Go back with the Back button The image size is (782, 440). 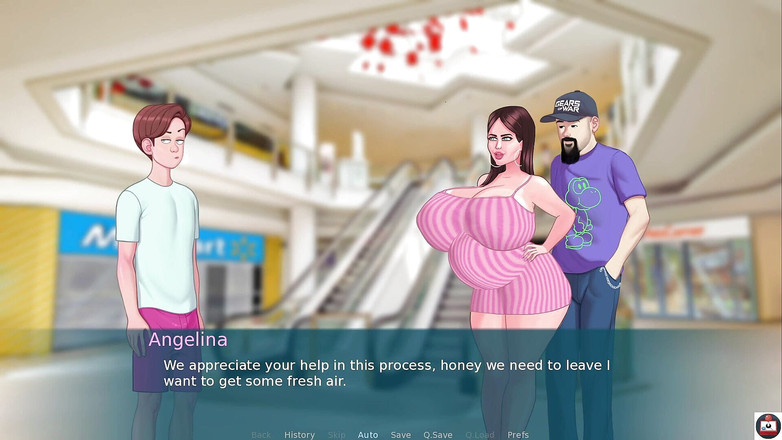(x=261, y=435)
